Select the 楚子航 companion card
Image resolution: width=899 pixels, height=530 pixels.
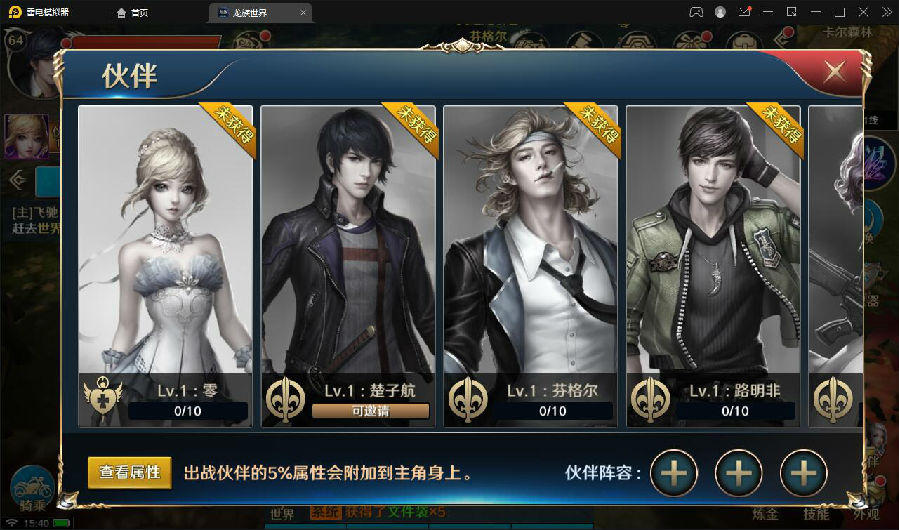348,250
